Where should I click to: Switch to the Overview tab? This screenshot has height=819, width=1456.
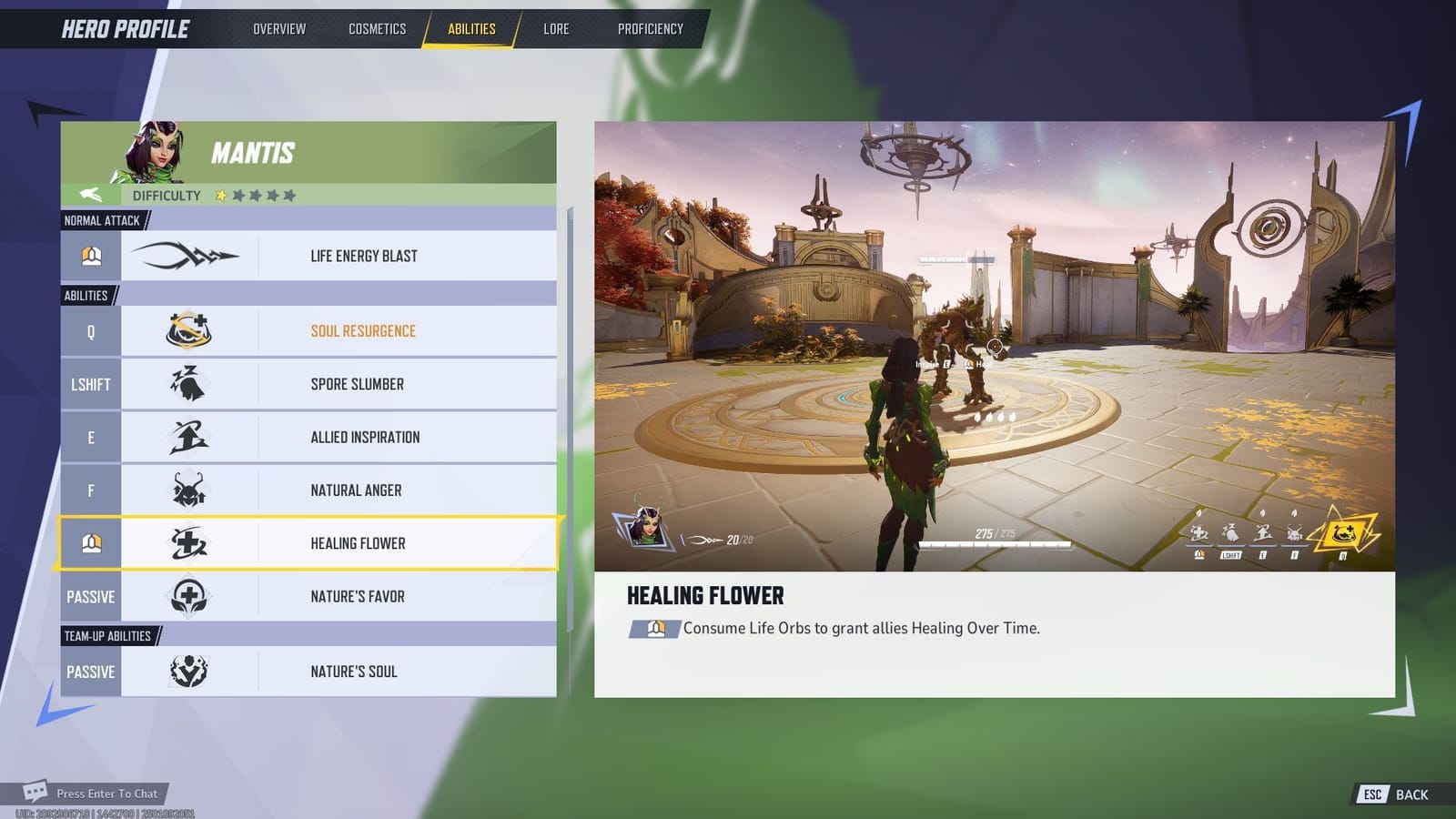point(278,28)
